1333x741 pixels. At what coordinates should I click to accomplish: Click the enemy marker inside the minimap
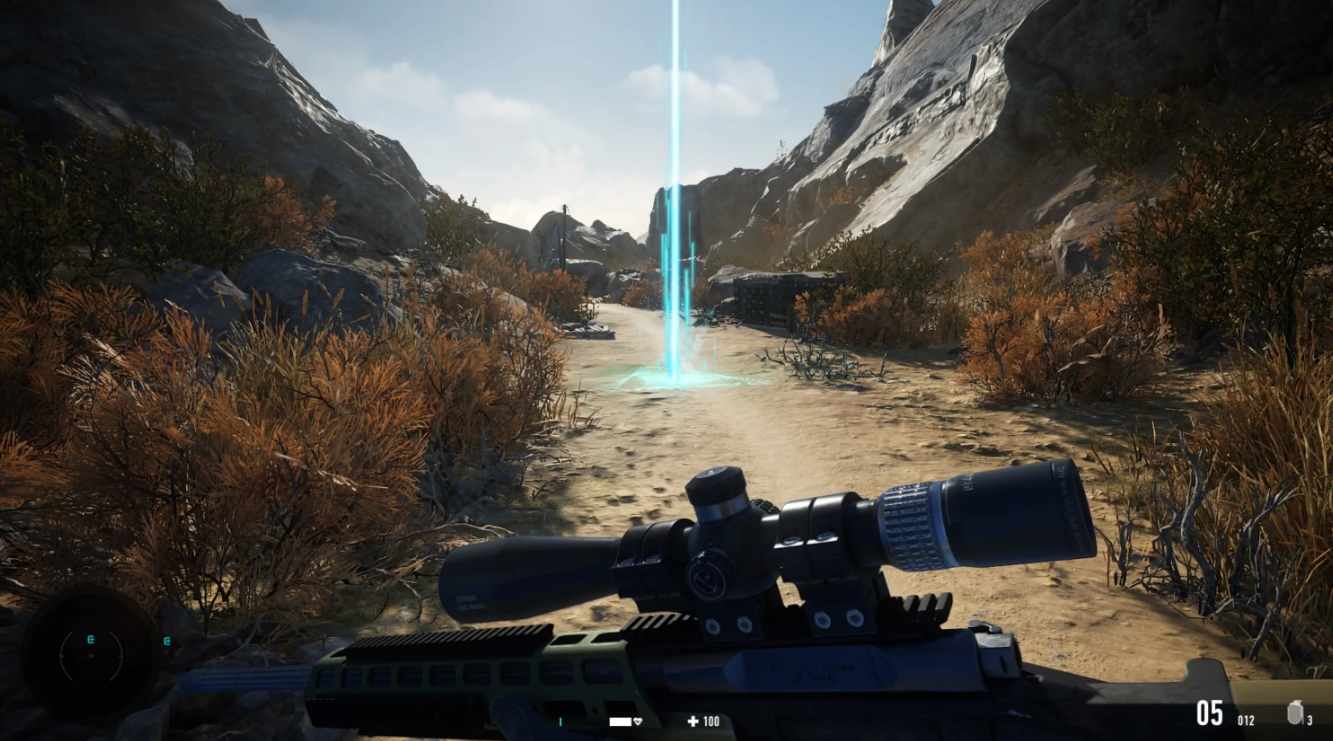[91, 638]
